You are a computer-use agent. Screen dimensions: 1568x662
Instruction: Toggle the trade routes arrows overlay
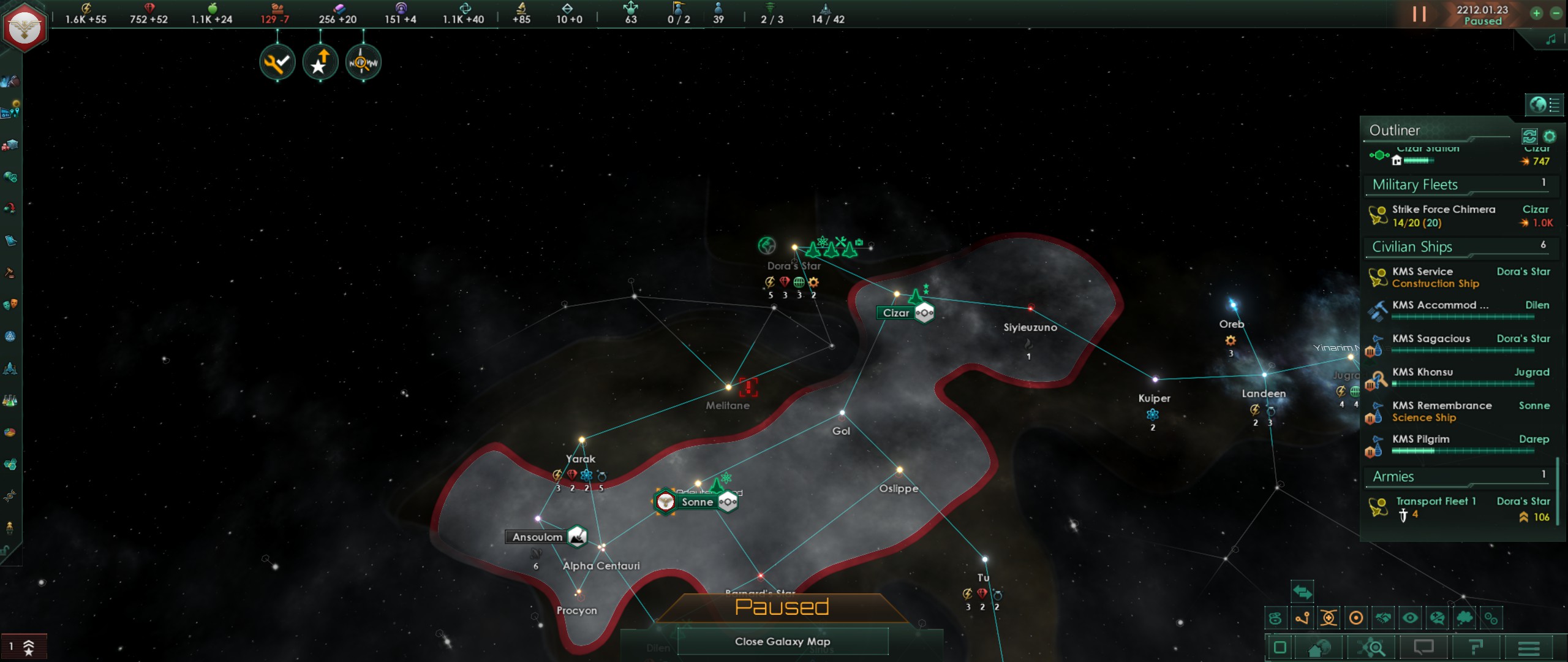coord(1303,593)
